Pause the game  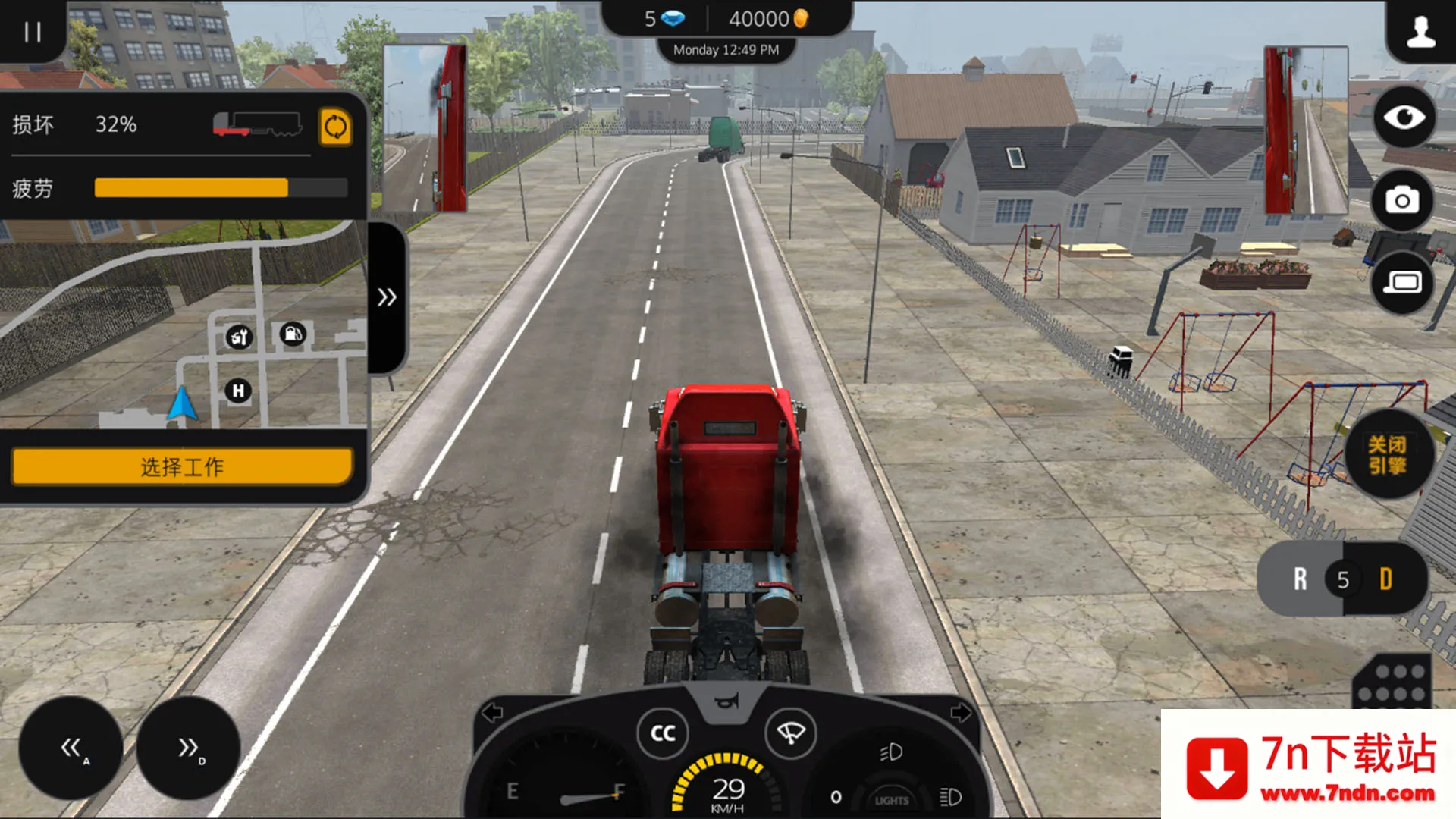[32, 32]
